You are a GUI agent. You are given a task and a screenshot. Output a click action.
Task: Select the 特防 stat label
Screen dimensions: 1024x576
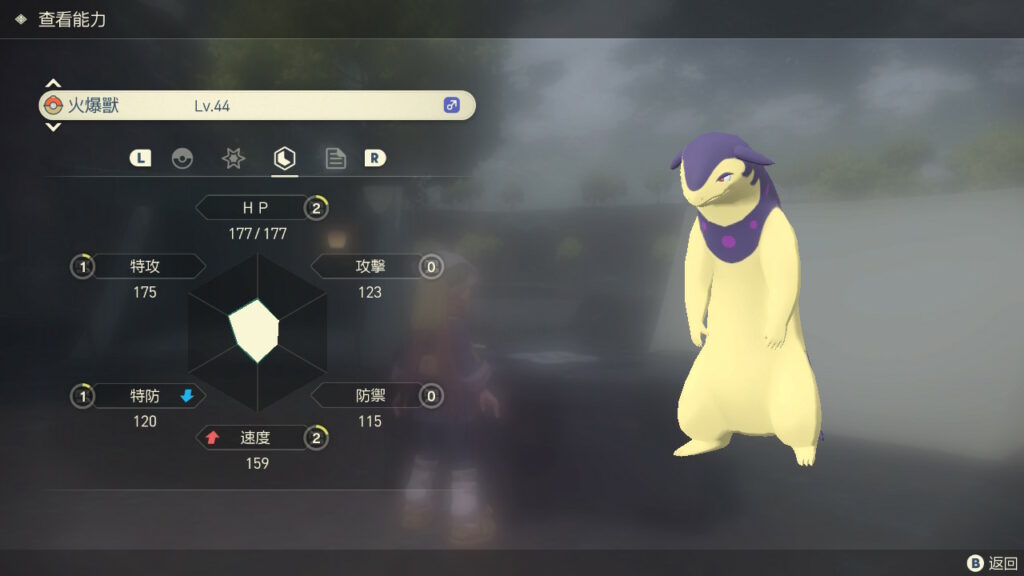click(145, 396)
